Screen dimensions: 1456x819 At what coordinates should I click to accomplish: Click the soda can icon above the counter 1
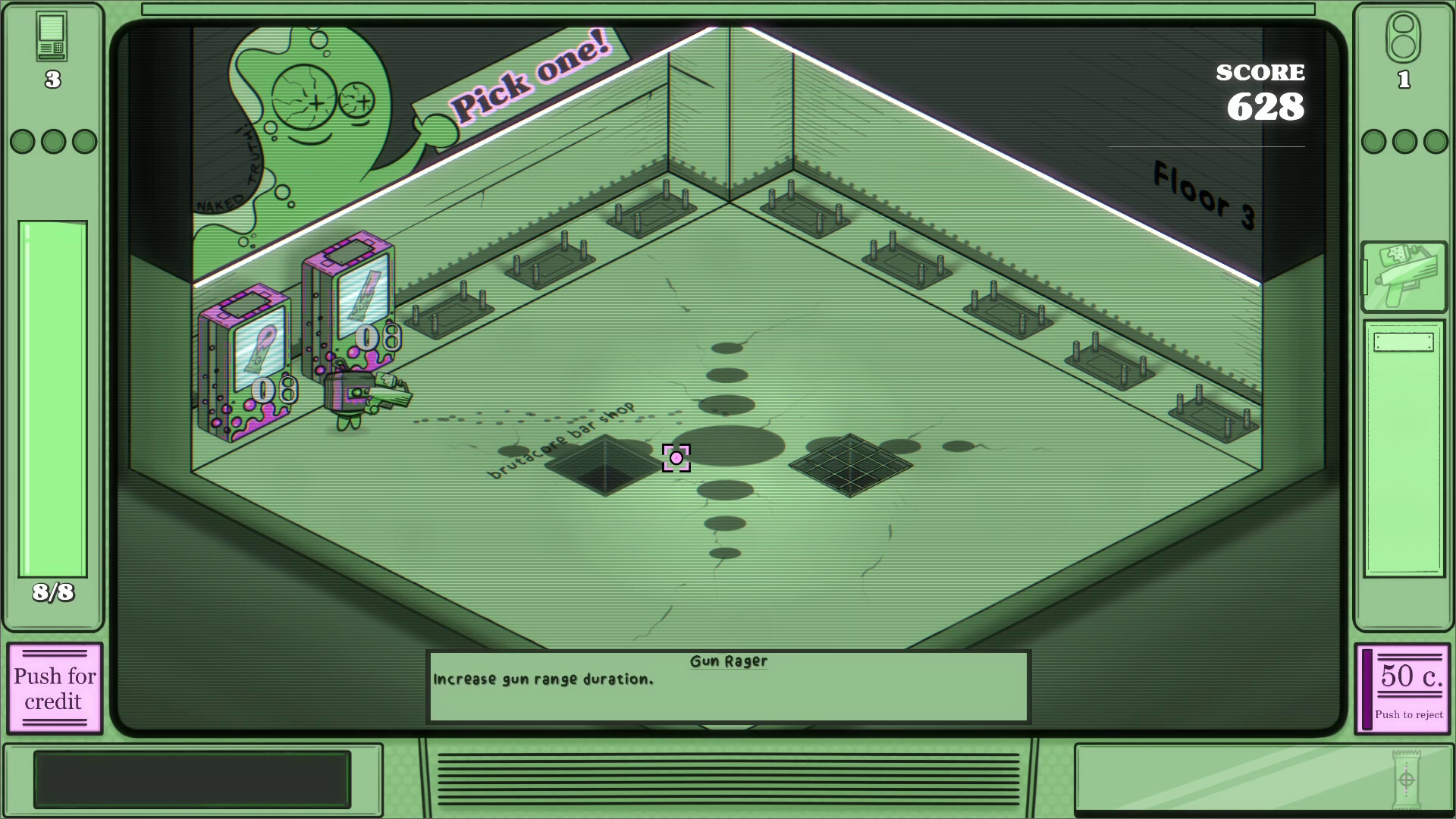(1404, 36)
